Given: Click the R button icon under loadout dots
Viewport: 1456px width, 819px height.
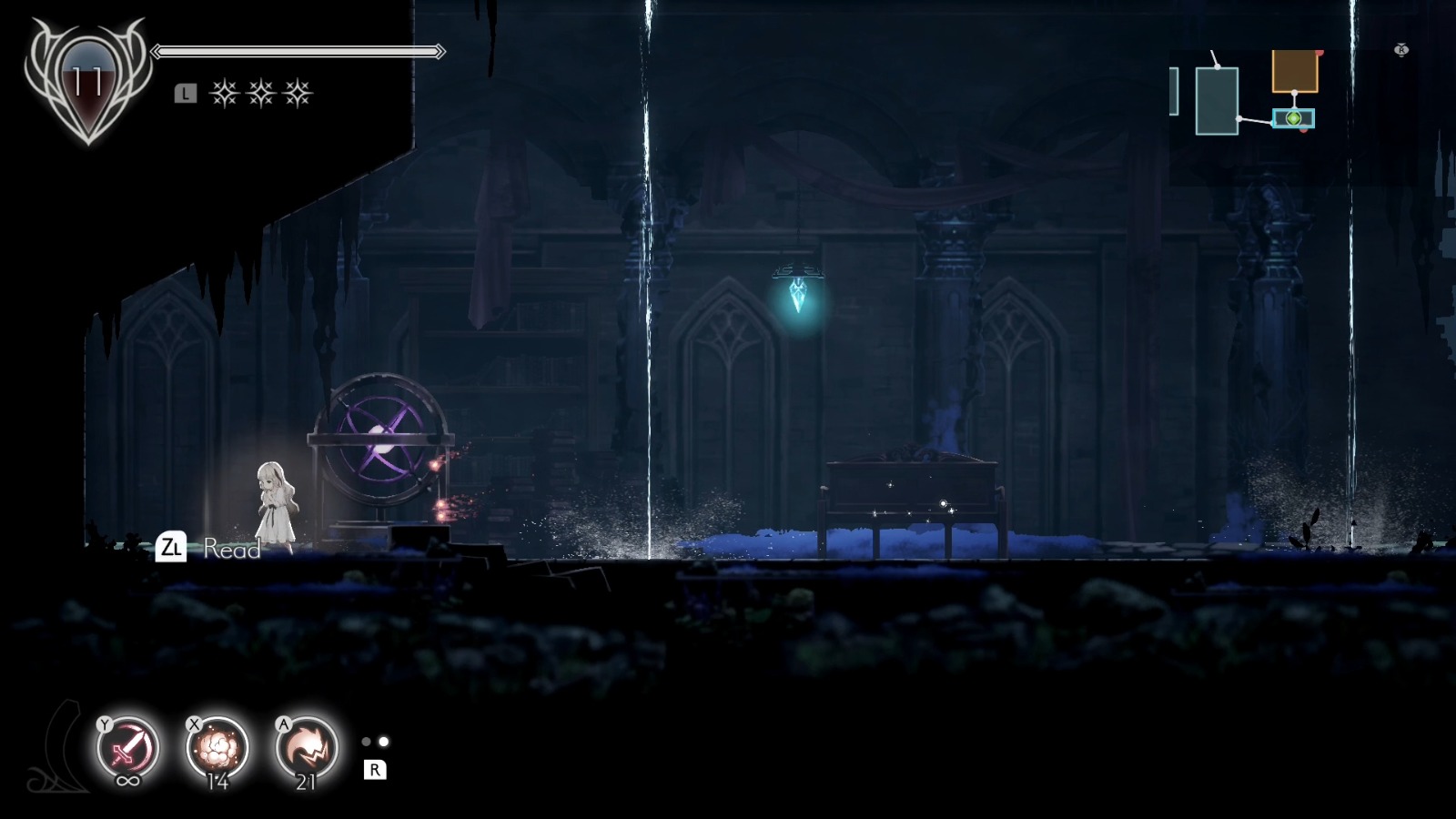Looking at the screenshot, I should [374, 771].
